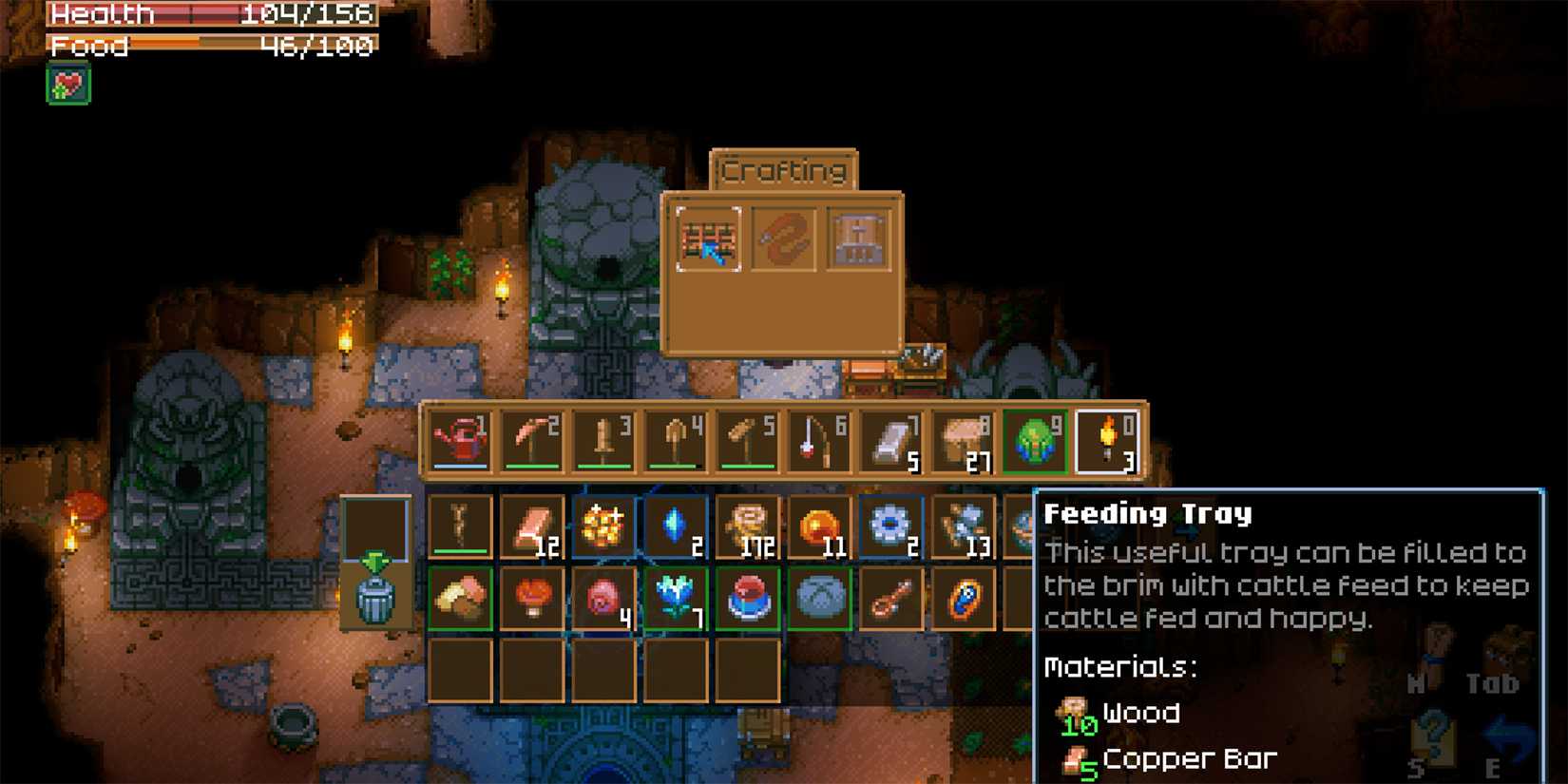
Task: Select the blue crystal shard in the inventory
Action: (x=677, y=525)
